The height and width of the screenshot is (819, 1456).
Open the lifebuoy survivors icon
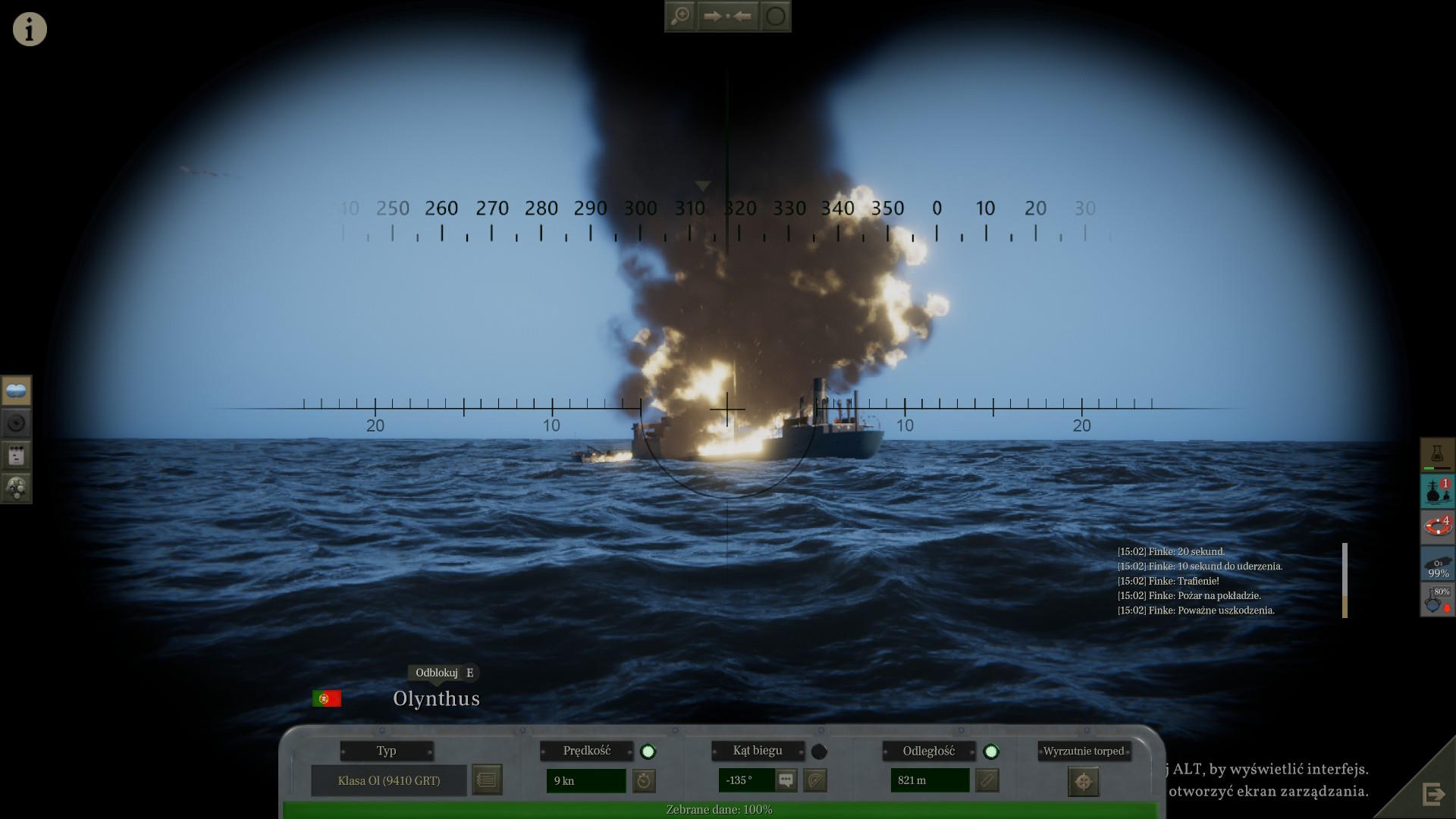click(x=1436, y=526)
